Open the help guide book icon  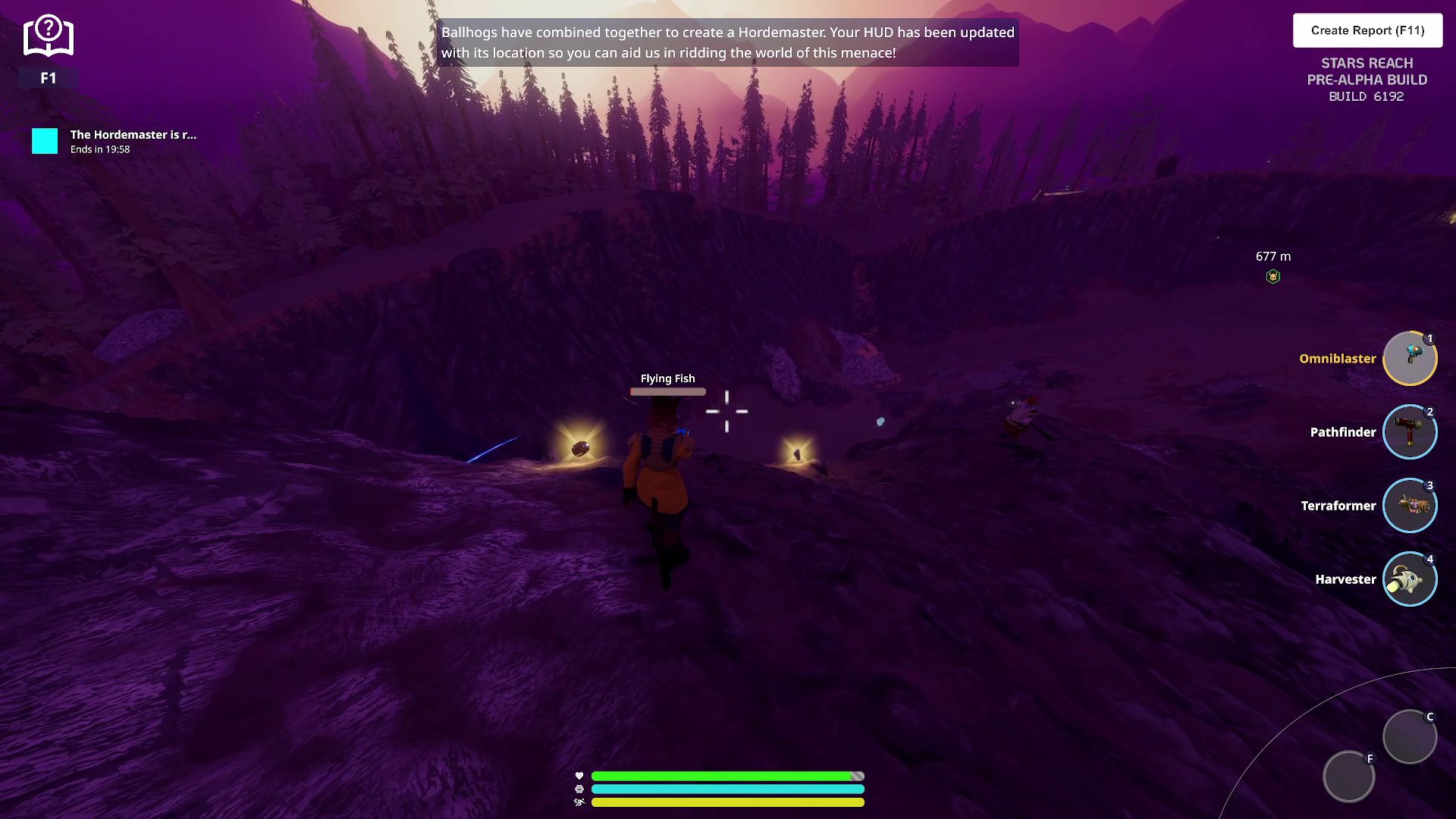click(x=48, y=36)
